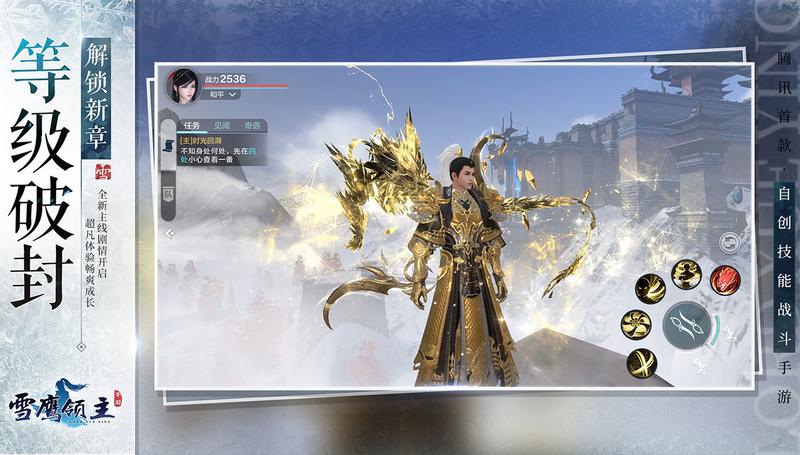The width and height of the screenshot is (800, 455).
Task: Cast the golden crescent slash skill
Action: tap(646, 287)
